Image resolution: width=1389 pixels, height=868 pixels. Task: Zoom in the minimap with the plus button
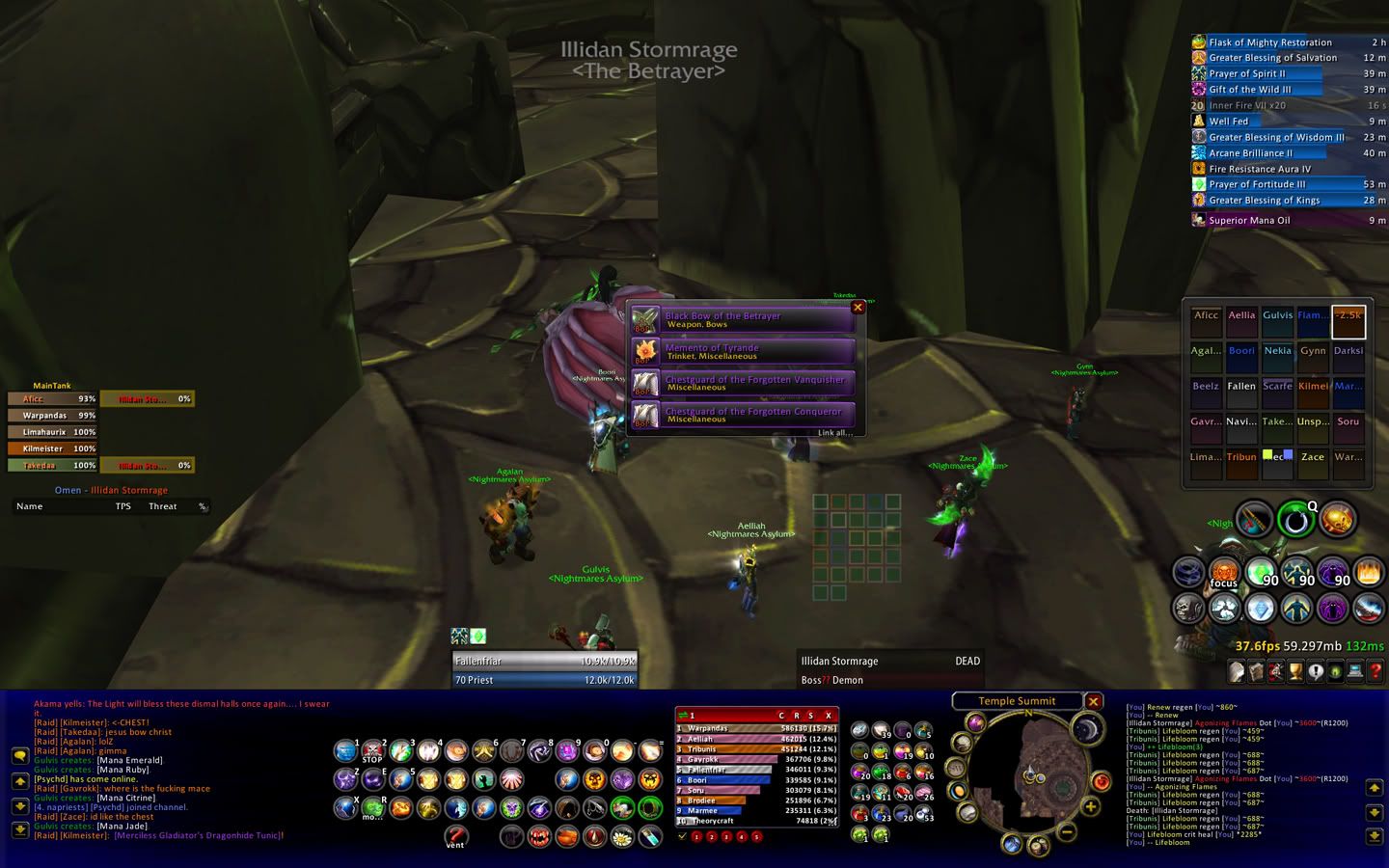click(x=1091, y=806)
